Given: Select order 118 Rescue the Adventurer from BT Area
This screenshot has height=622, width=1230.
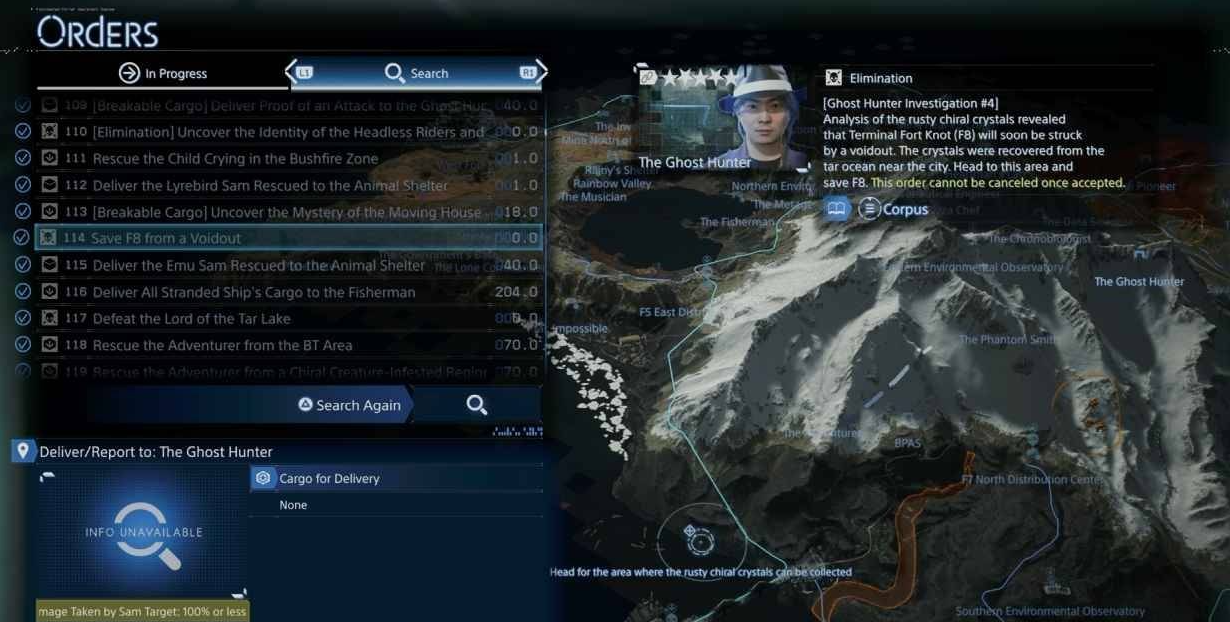Looking at the screenshot, I should tap(222, 345).
